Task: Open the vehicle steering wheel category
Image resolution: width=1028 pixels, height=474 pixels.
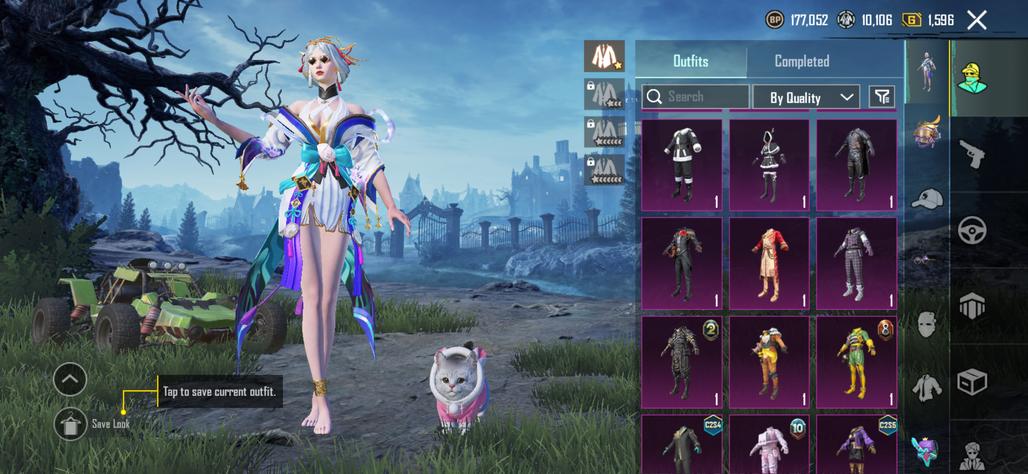Action: tap(971, 230)
